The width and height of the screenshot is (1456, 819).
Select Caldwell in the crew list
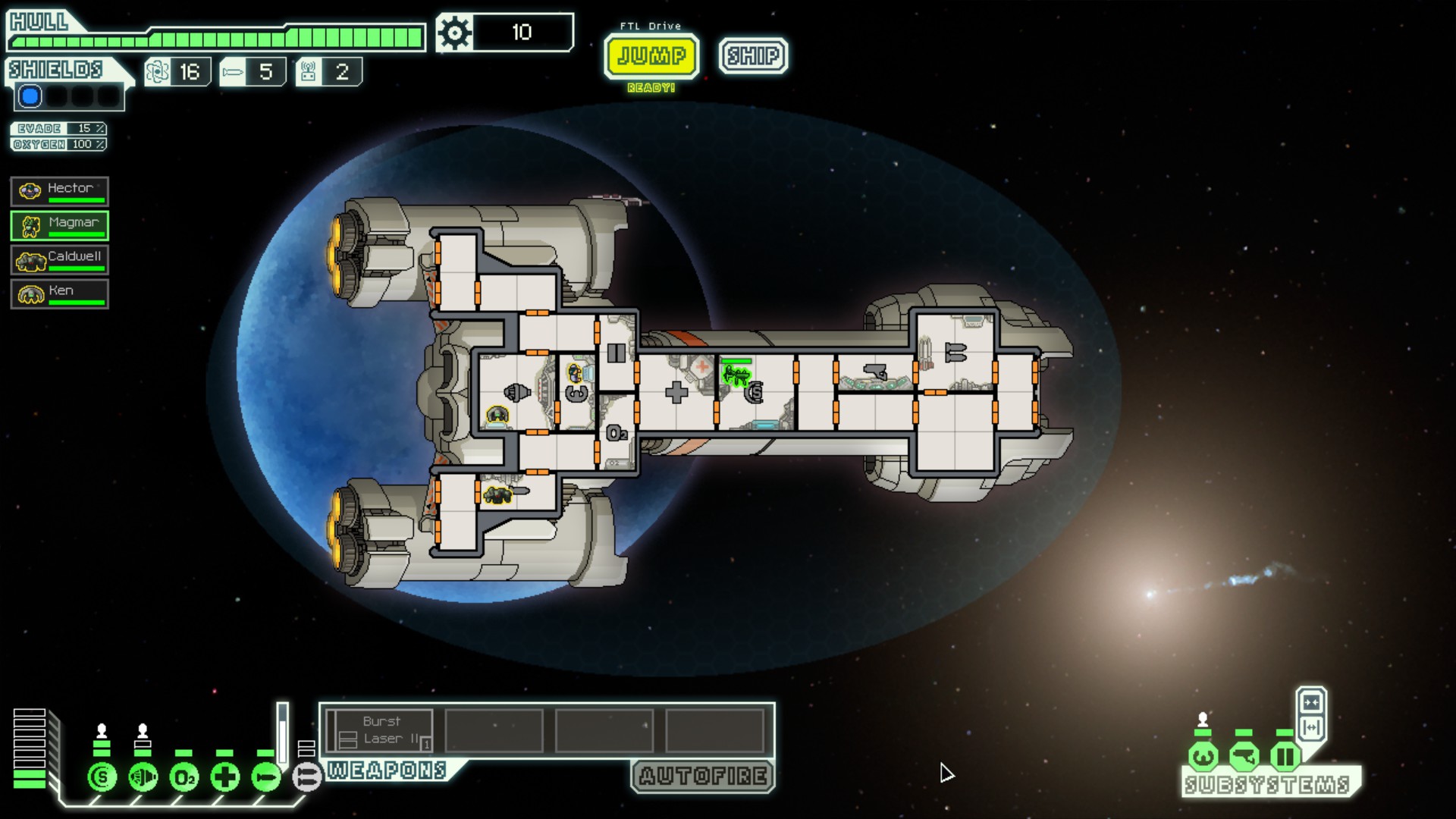point(60,259)
